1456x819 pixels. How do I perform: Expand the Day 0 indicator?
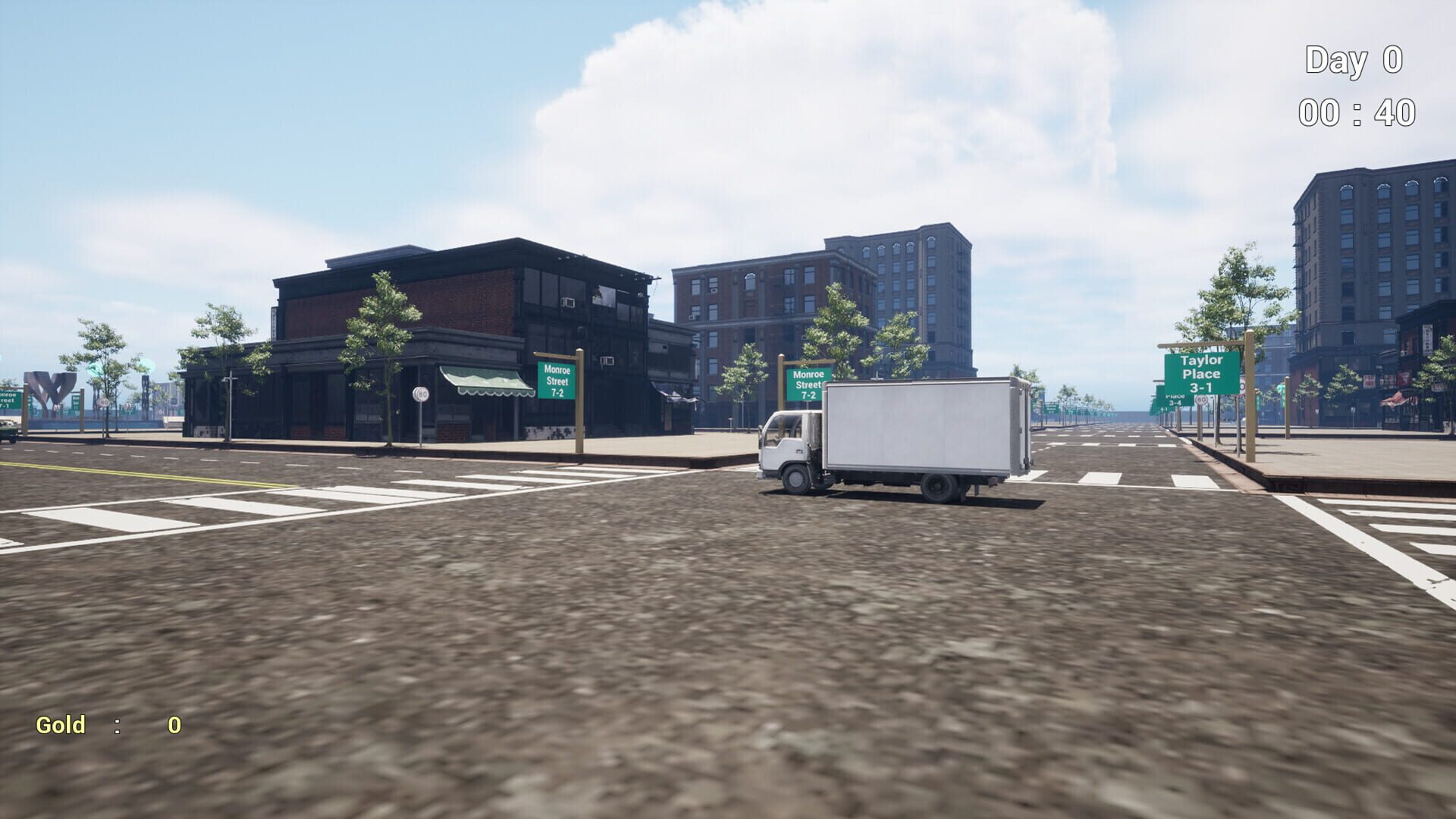click(1357, 59)
